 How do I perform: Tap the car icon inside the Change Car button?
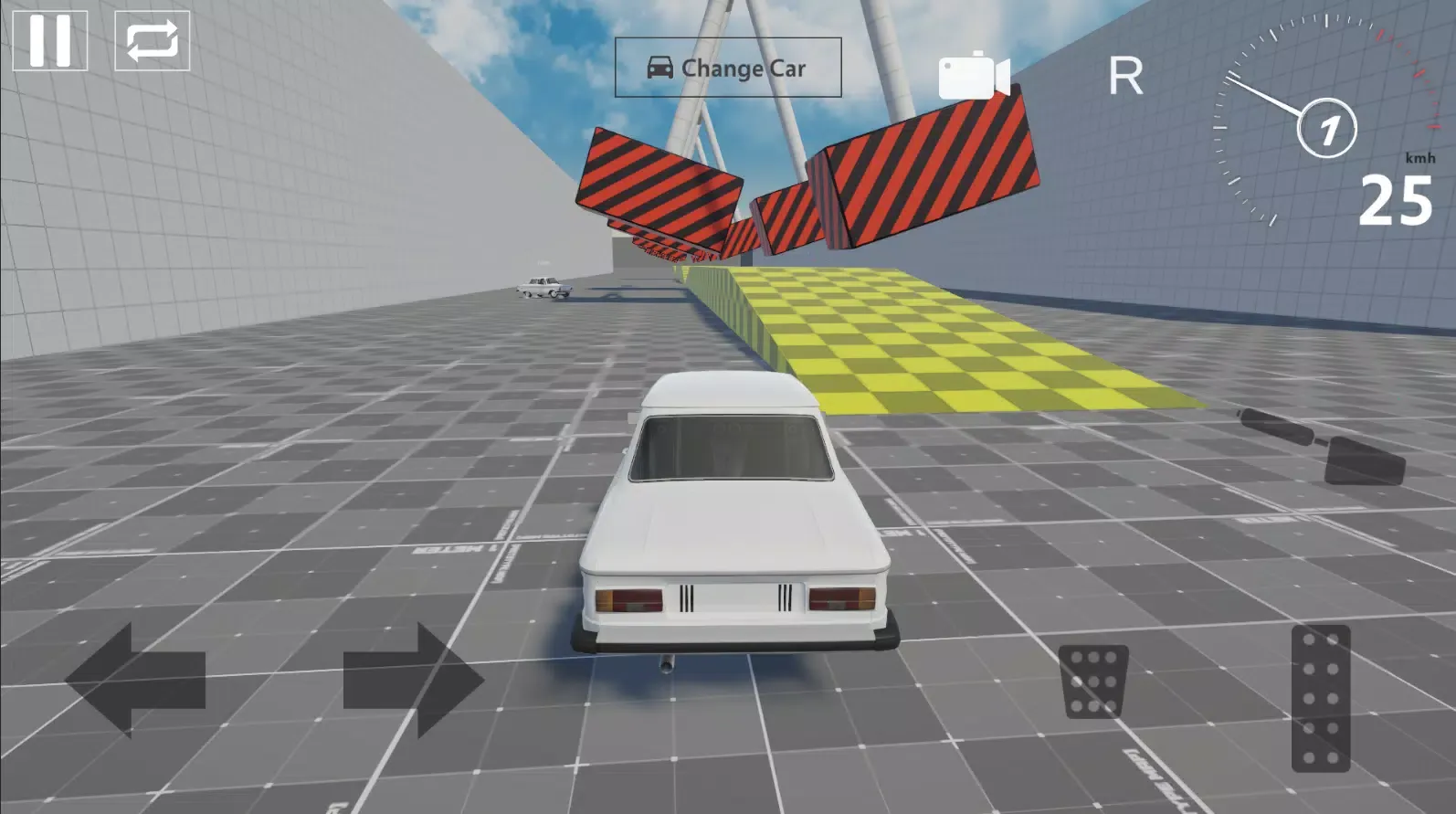tap(659, 67)
